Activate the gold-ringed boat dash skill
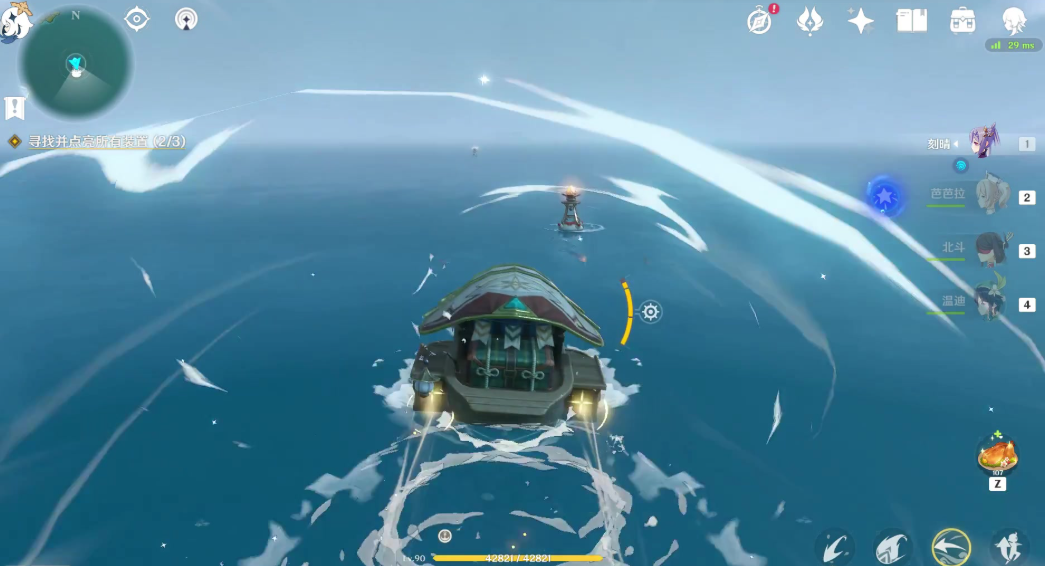This screenshot has height=566, width=1045. point(949,546)
